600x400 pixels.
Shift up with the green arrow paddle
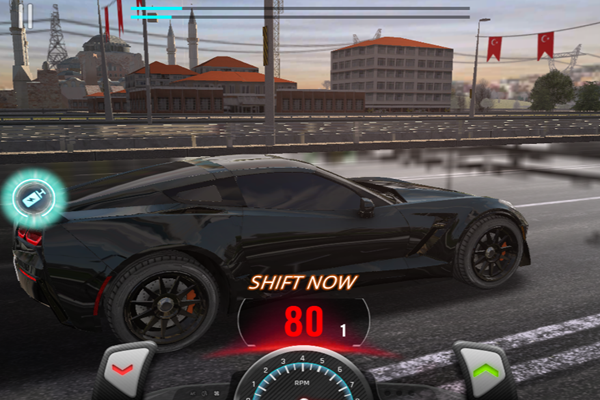point(486,371)
